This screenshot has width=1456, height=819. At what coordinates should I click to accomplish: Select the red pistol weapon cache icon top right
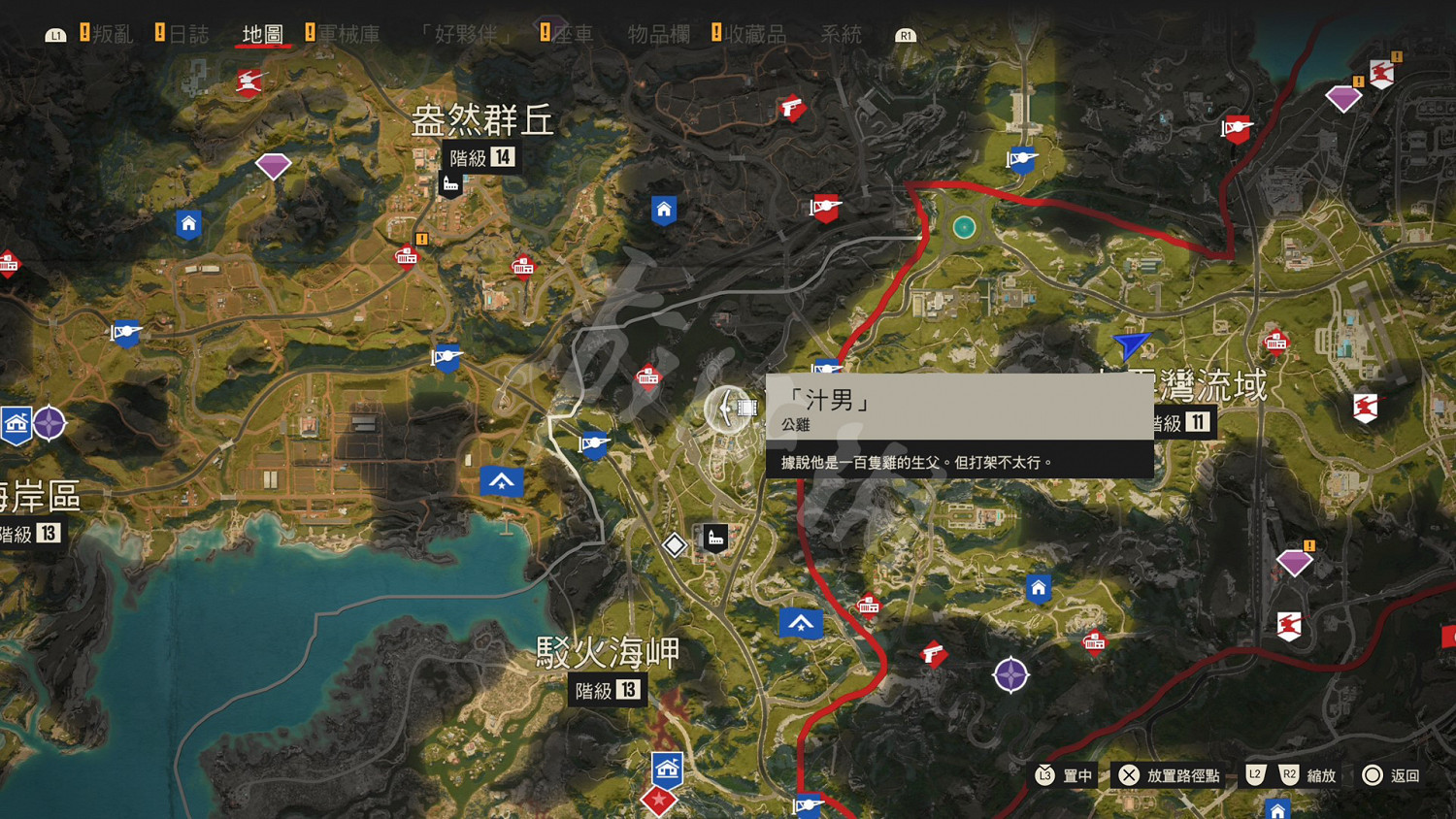pyautogui.click(x=794, y=109)
